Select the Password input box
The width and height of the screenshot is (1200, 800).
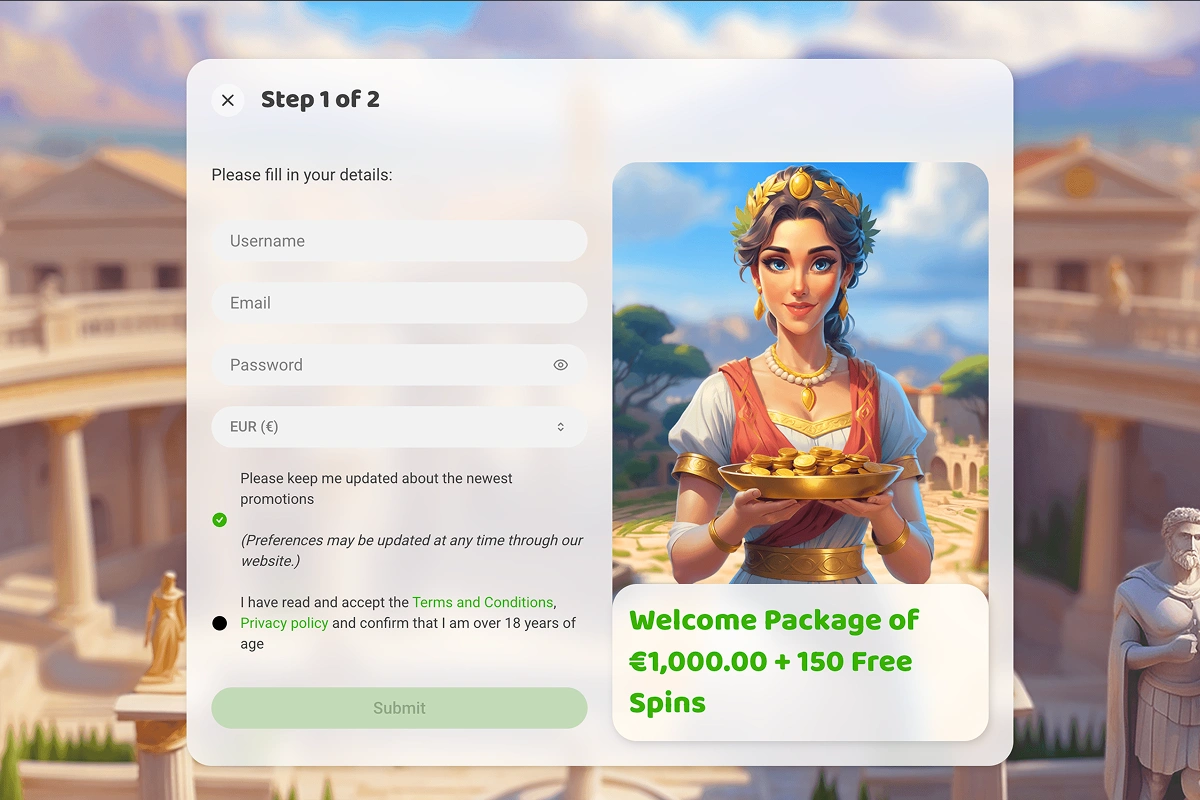coord(380,365)
